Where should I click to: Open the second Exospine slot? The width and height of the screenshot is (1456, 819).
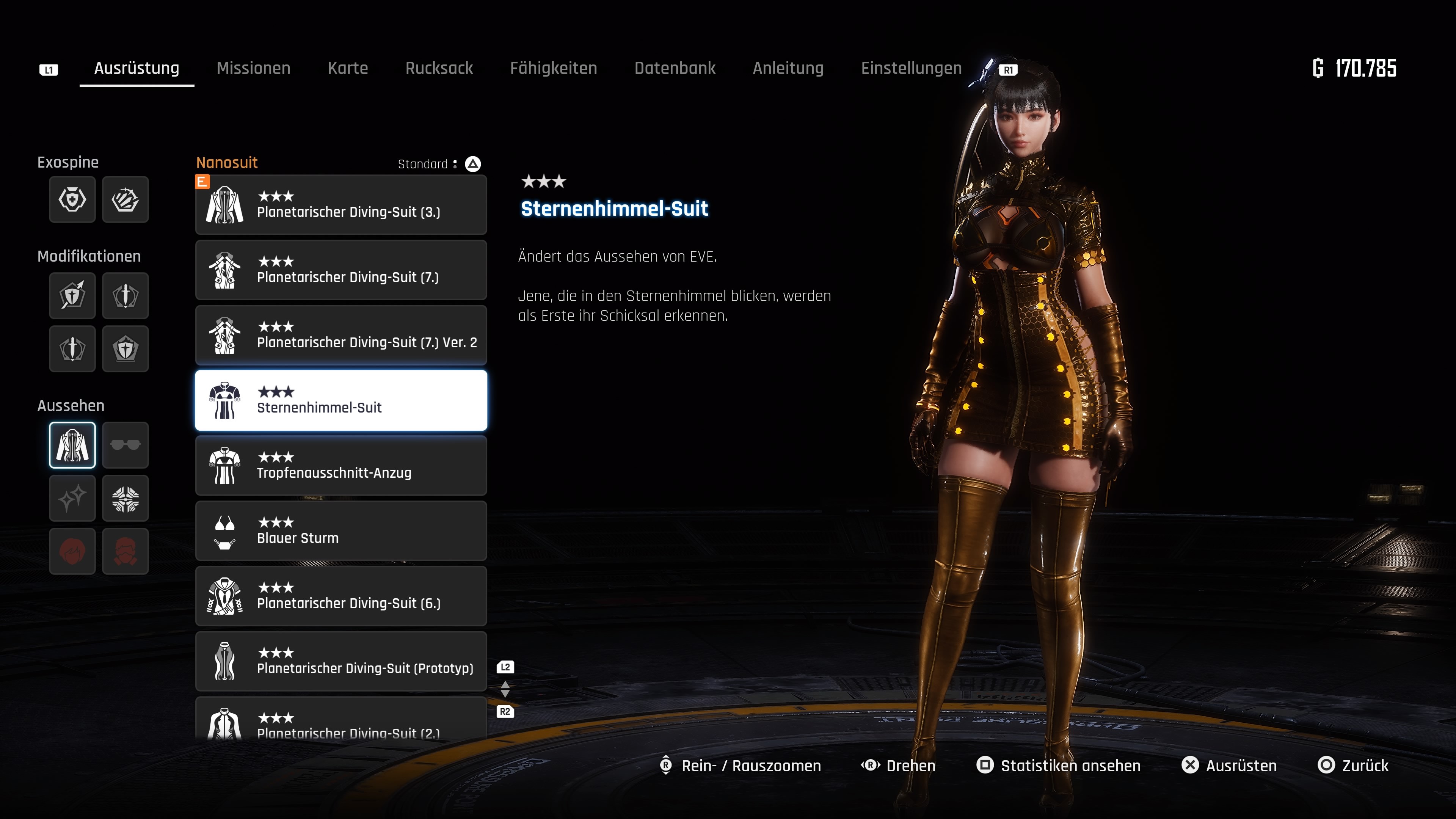[126, 199]
